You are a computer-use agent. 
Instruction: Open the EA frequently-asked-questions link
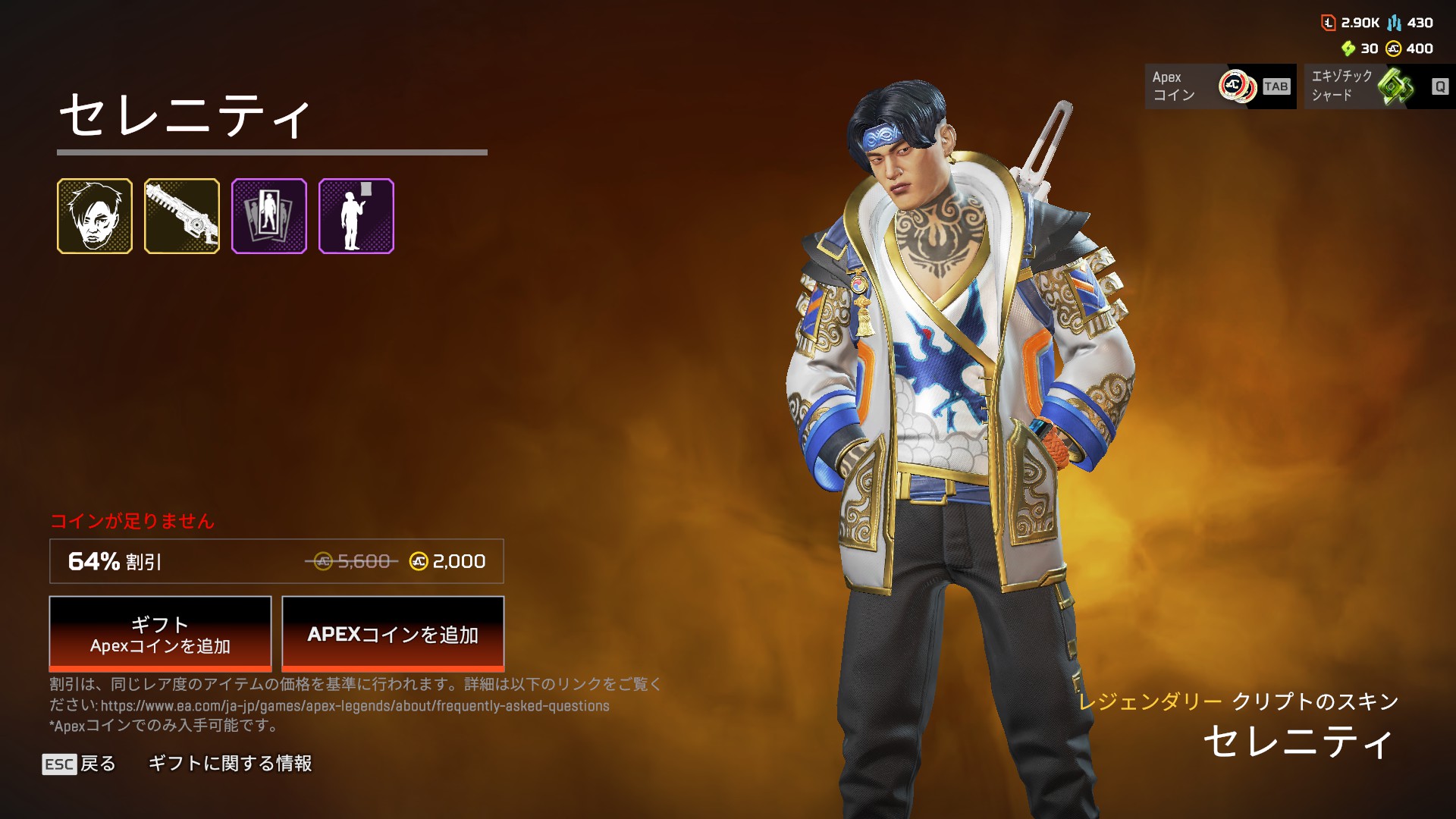click(355, 706)
